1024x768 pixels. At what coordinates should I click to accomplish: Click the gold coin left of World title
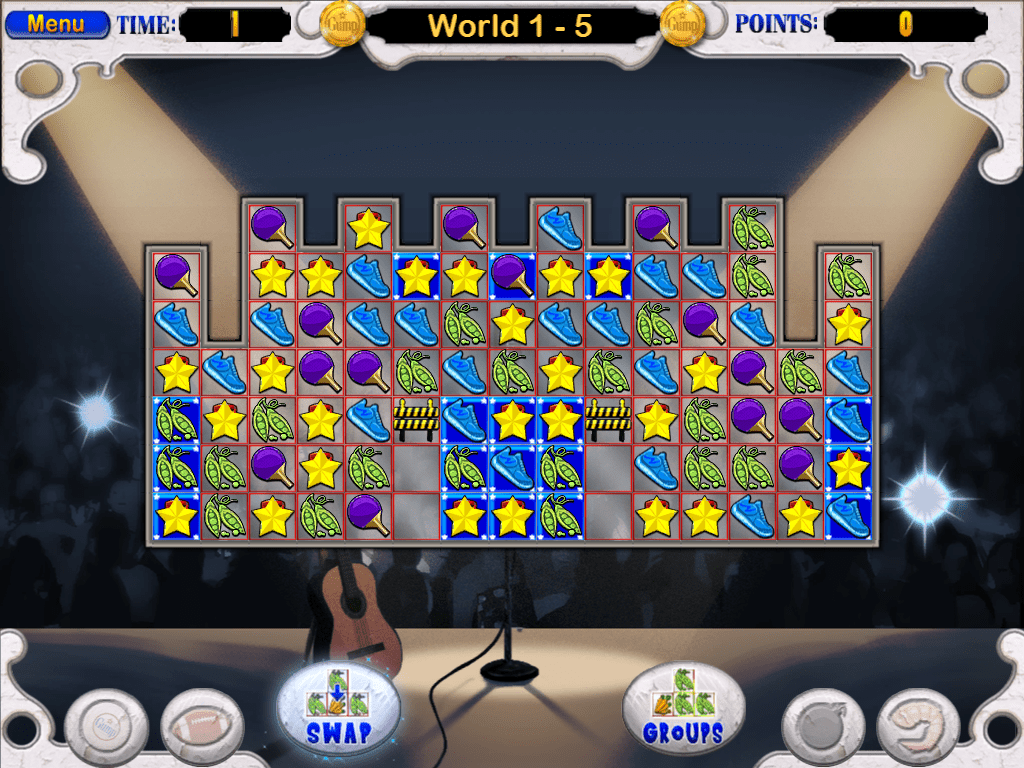tap(342, 24)
